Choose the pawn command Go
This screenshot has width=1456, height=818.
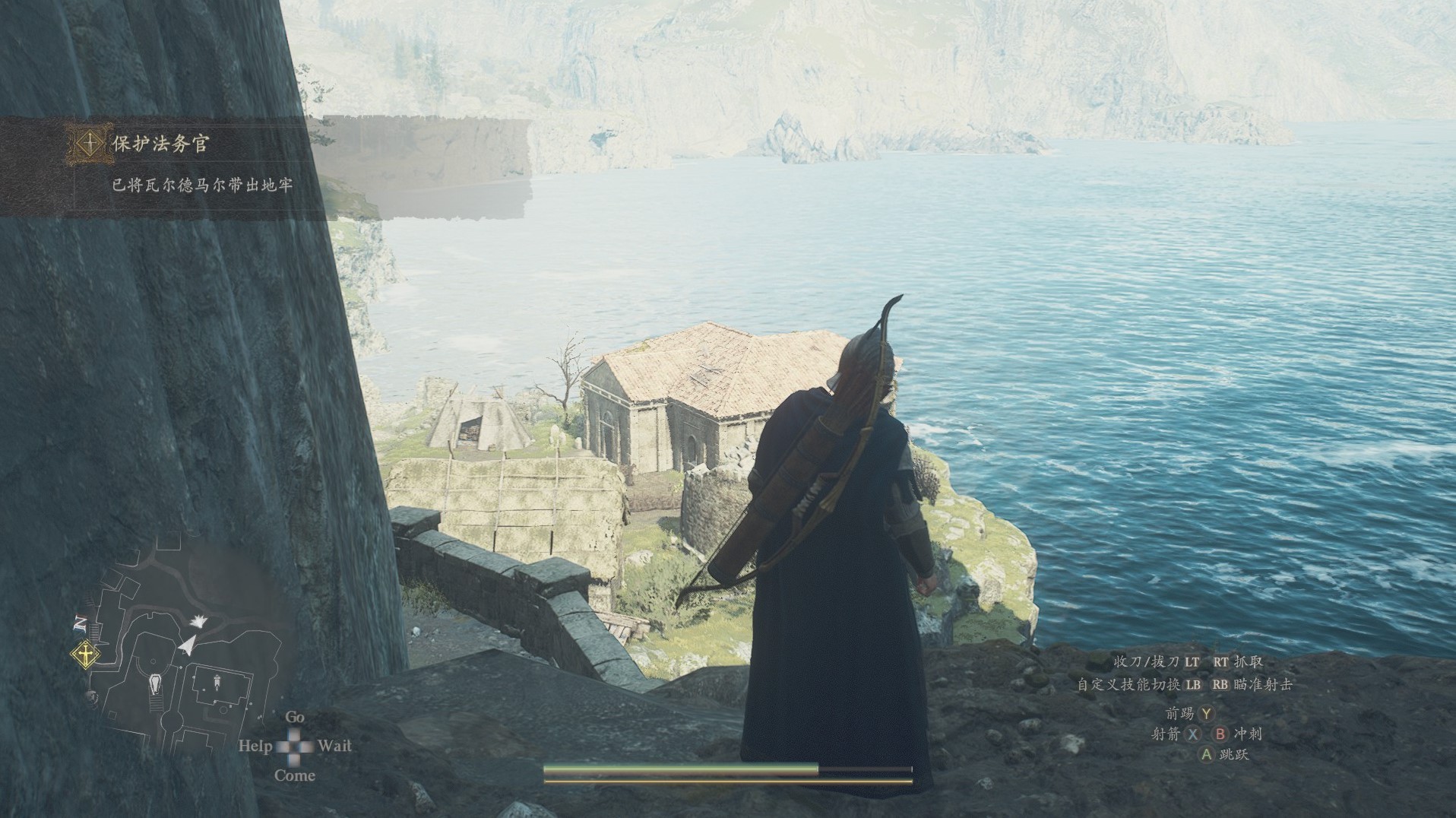(295, 717)
